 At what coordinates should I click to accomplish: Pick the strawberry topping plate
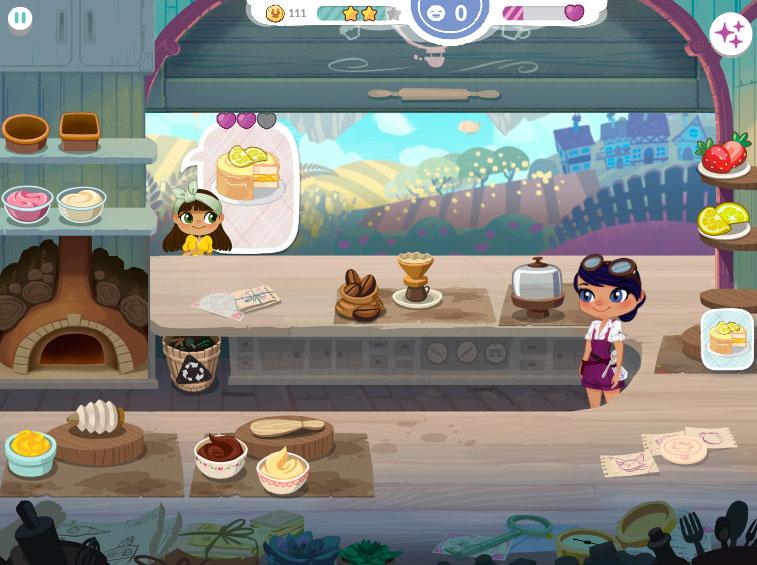(x=724, y=156)
